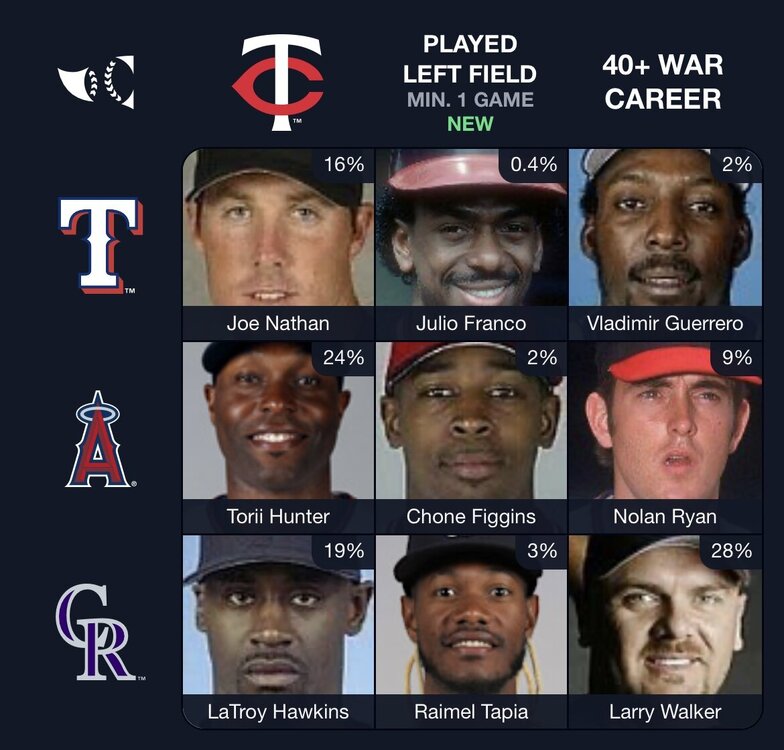This screenshot has height=750, width=784.
Task: Click the Raimel Tapia cell
Action: point(471,630)
